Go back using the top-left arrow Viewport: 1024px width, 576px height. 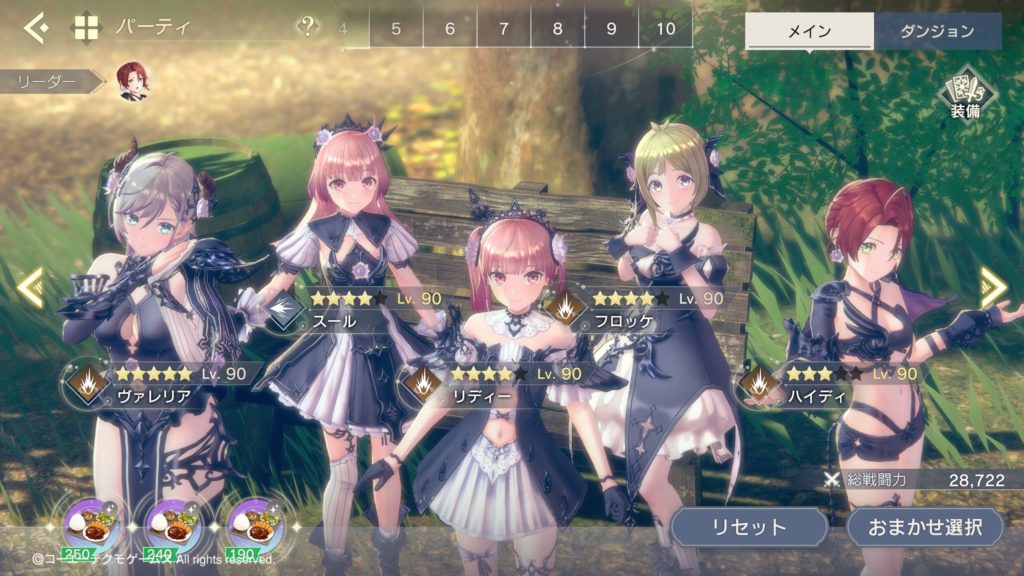click(36, 27)
